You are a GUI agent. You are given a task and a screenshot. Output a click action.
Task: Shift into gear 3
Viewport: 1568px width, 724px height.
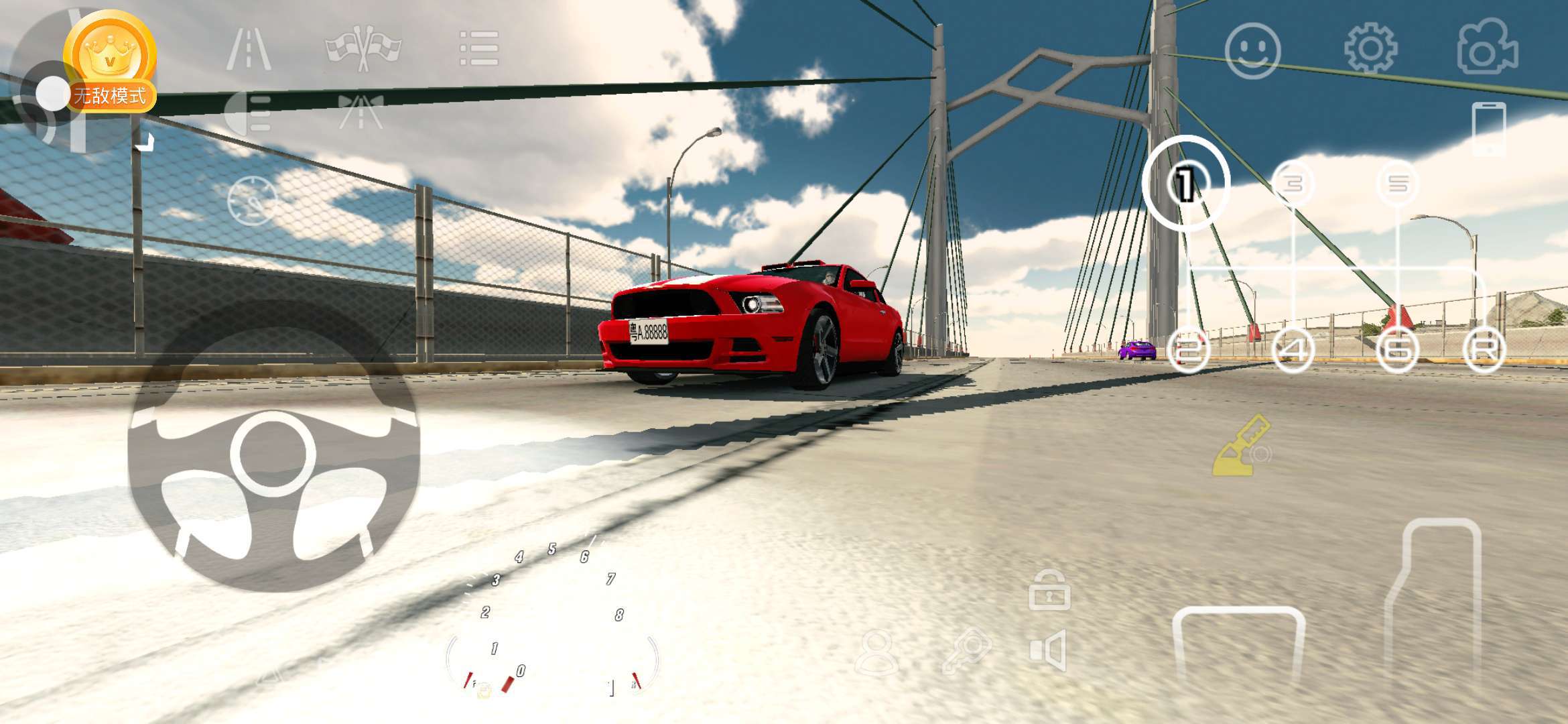point(1293,183)
